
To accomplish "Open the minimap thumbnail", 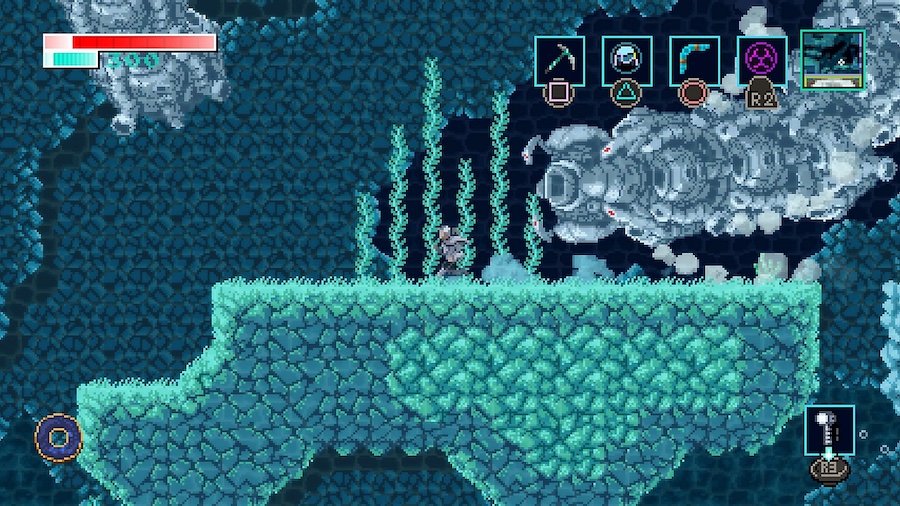I will coord(832,59).
